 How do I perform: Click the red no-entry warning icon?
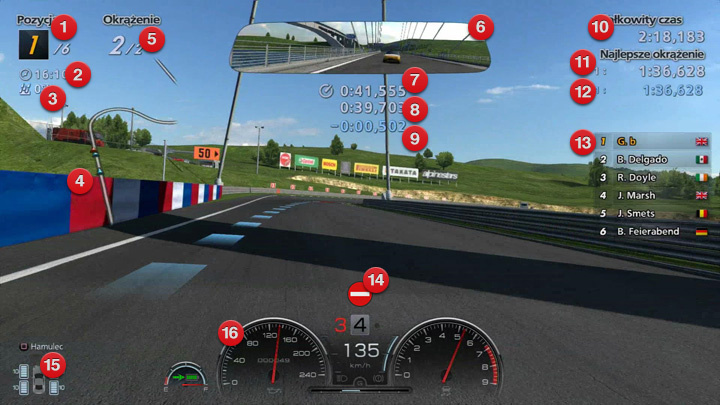coord(360,294)
